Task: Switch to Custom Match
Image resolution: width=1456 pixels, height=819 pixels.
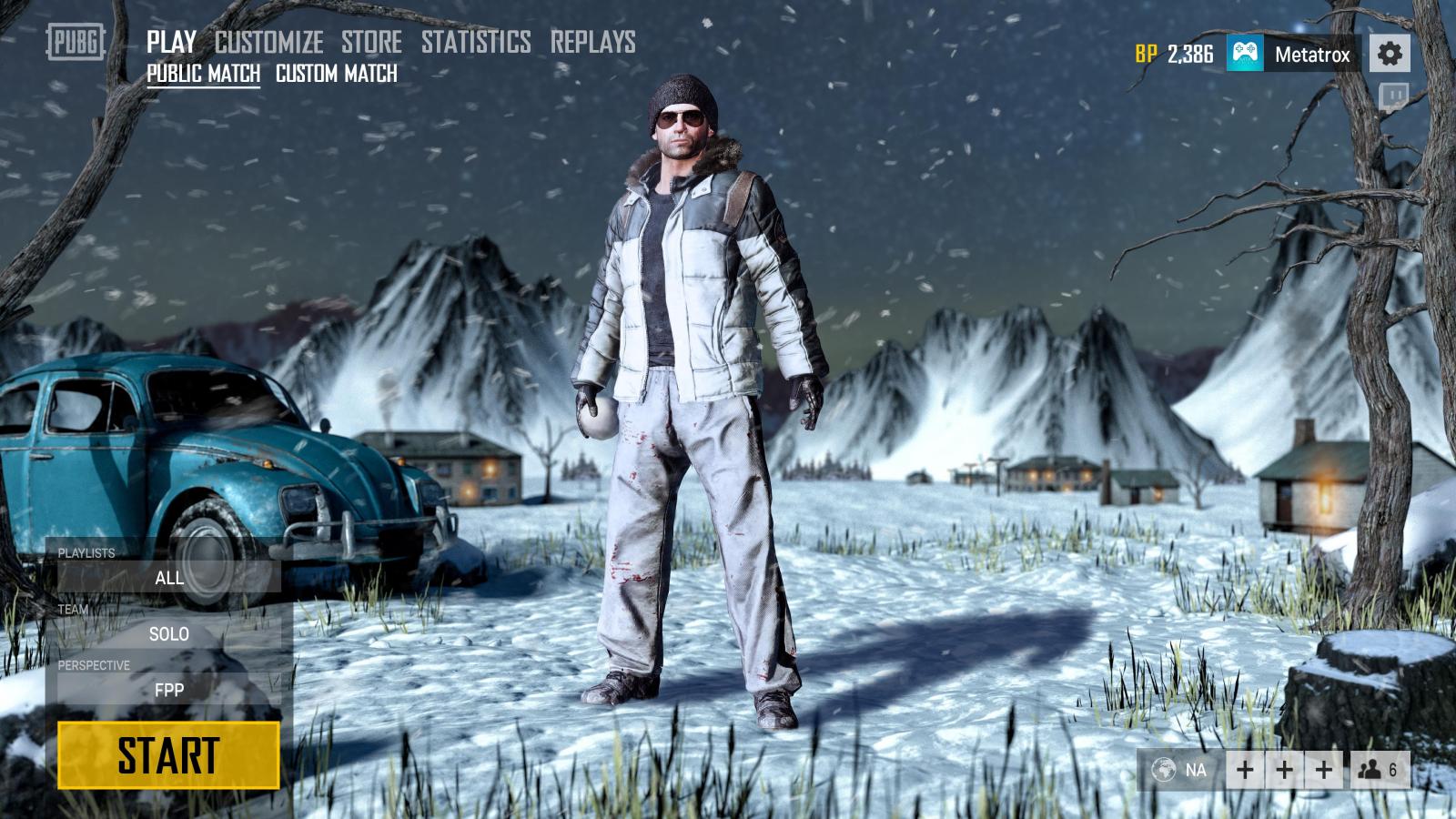Action: (336, 74)
